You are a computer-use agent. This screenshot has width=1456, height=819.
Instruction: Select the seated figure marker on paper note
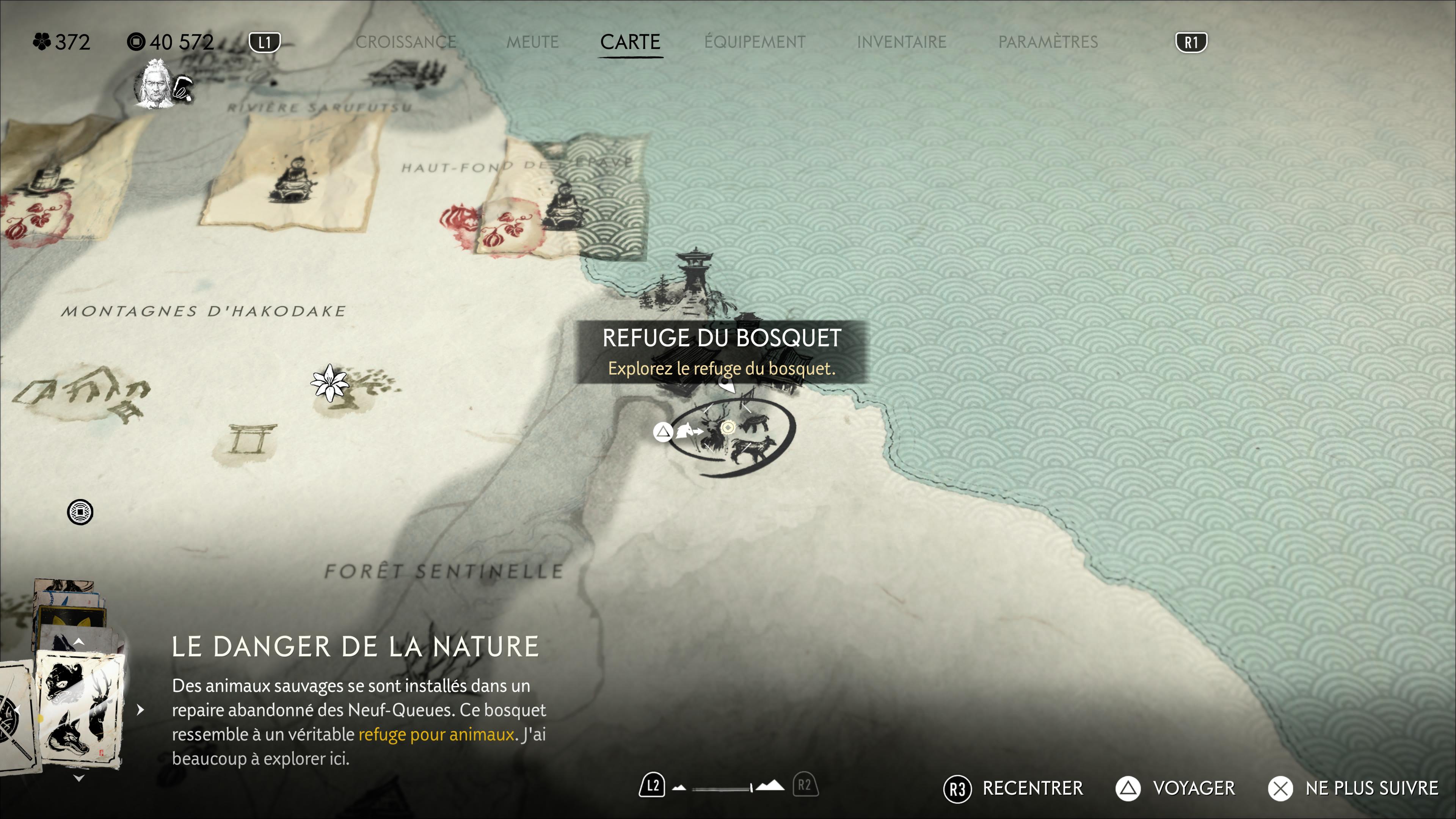(x=292, y=180)
